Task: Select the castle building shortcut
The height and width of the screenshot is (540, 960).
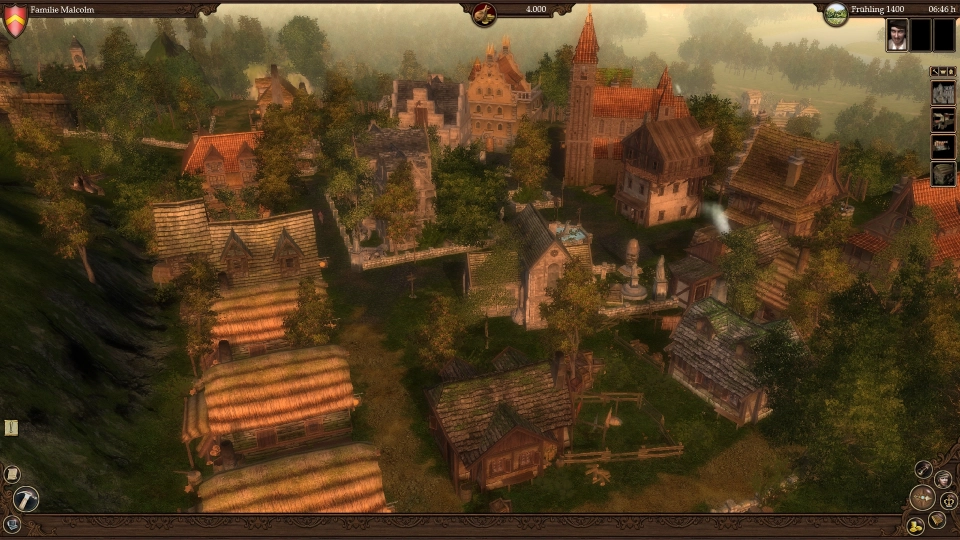Action: pyautogui.click(x=943, y=93)
